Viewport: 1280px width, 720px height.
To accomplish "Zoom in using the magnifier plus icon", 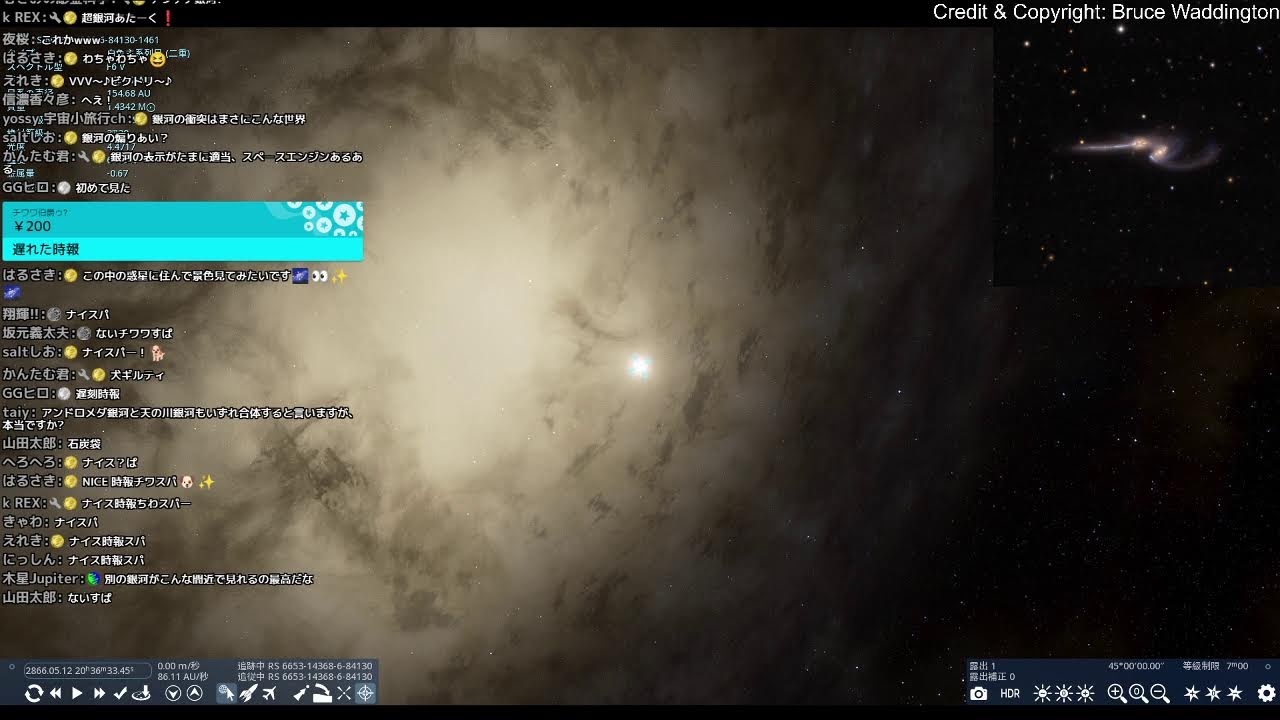I will click(x=1117, y=693).
